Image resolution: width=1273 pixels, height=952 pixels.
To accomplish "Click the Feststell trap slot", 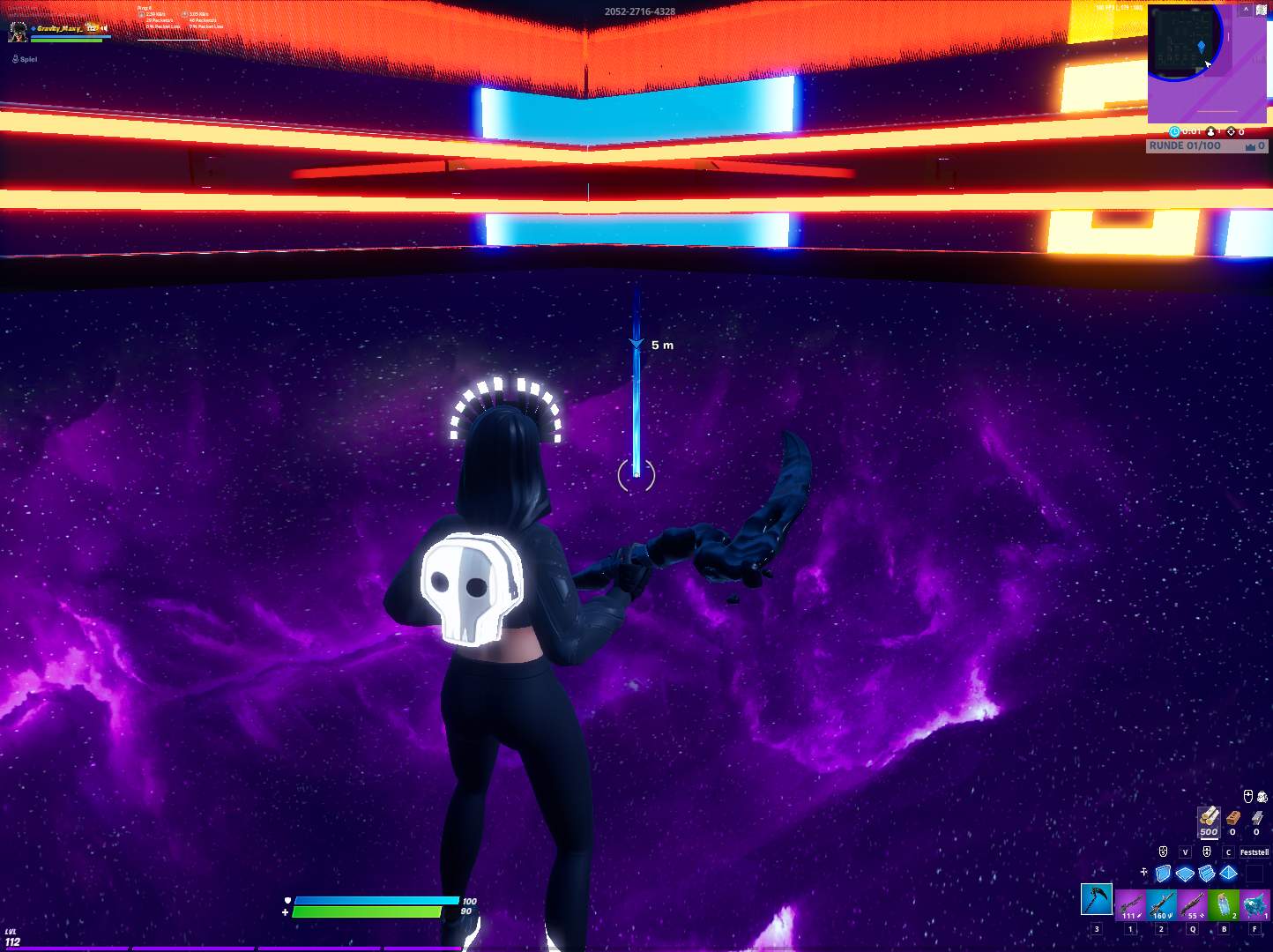I will tap(1254, 852).
